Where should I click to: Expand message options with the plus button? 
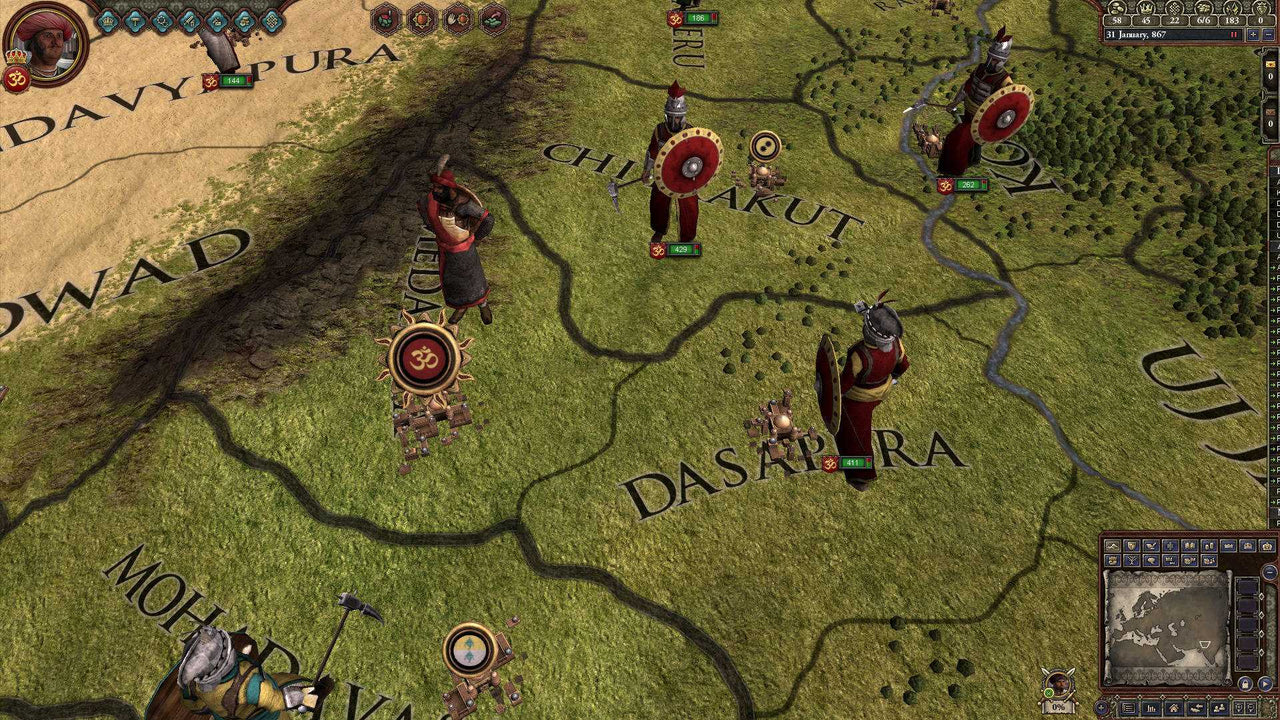pos(1100,707)
